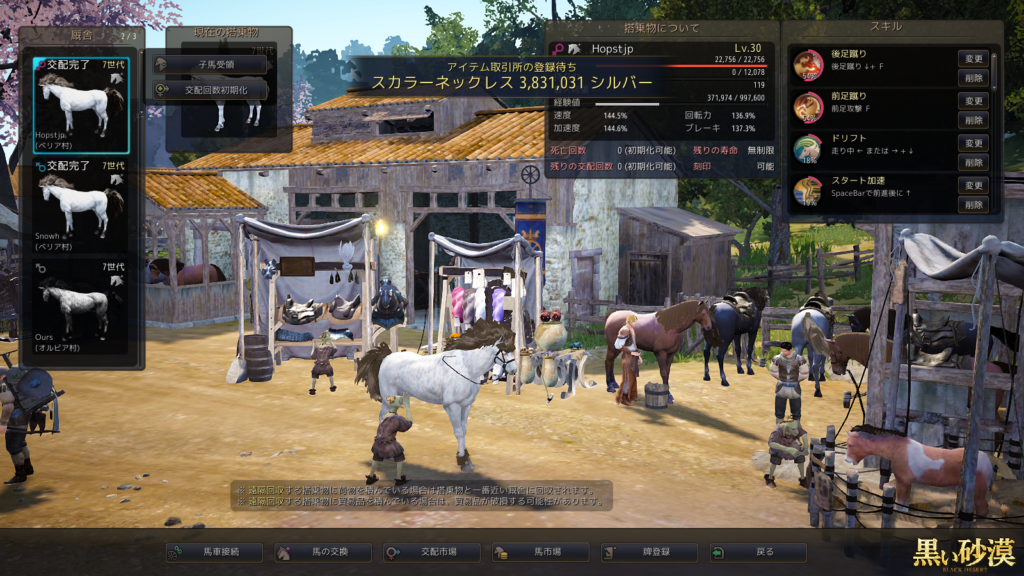Image resolution: width=1024 pixels, height=576 pixels.
Task: Select the horse Hopstjp in the stable list
Action: (x=81, y=104)
